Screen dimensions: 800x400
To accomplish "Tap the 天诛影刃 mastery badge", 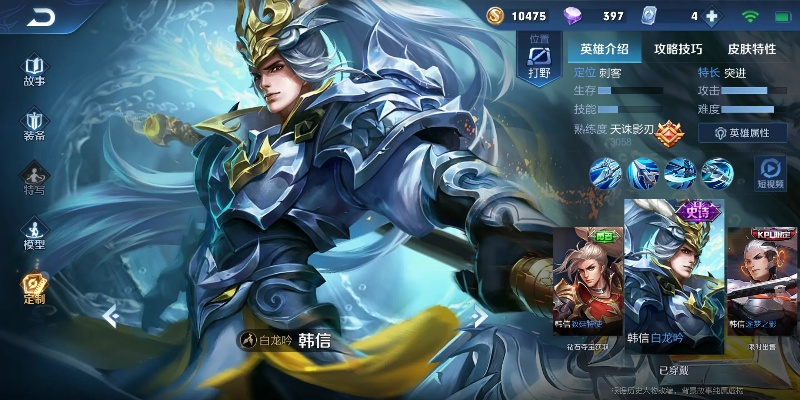I will [668, 130].
